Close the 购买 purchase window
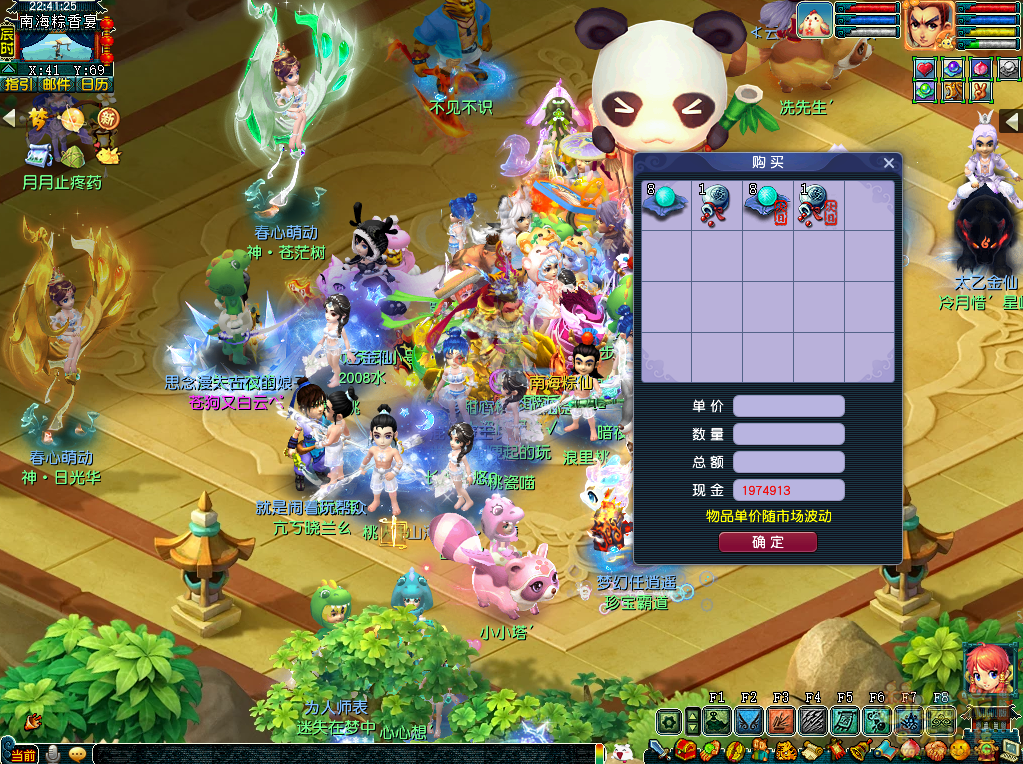Viewport: 1023px width, 764px height. coord(888,163)
